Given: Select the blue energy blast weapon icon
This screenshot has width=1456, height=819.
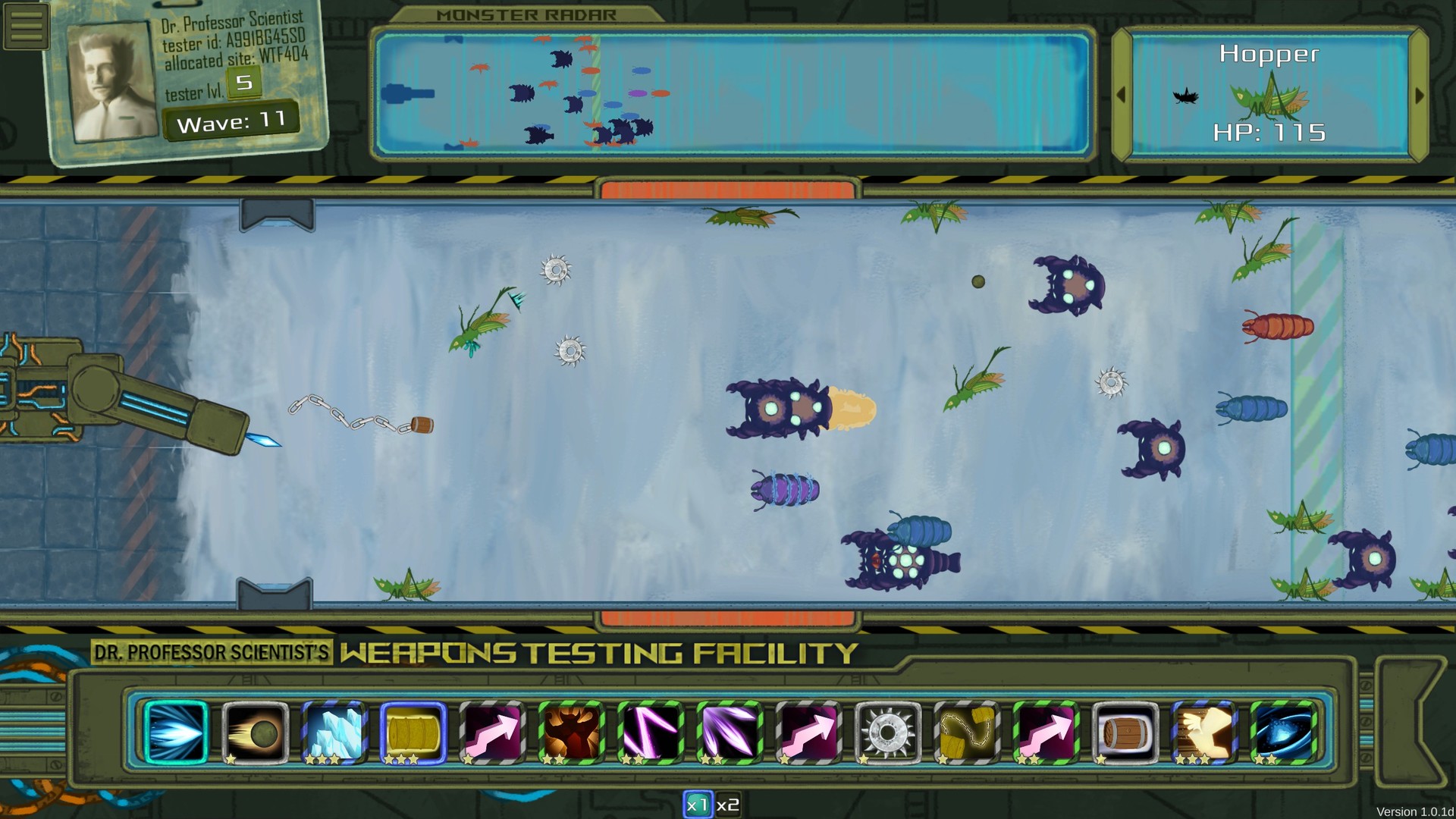Looking at the screenshot, I should point(176,730).
